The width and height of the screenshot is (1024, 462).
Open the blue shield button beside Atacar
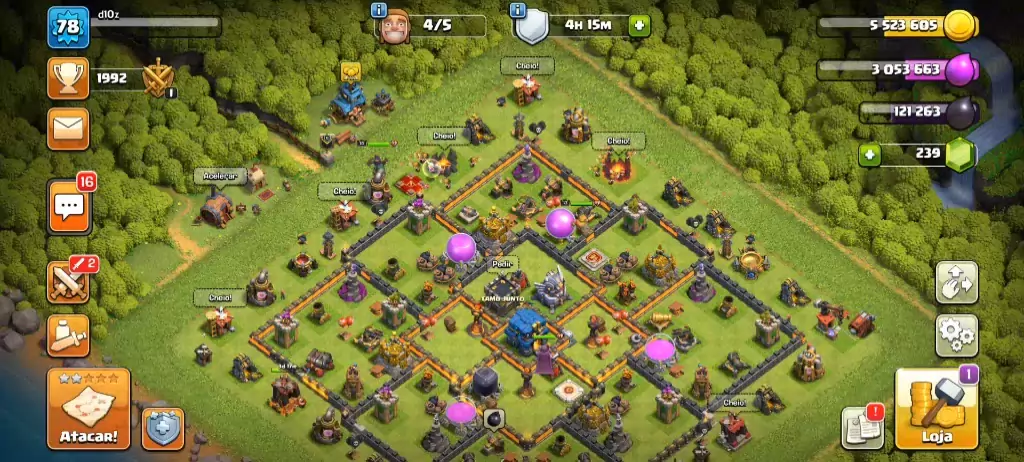pos(163,427)
